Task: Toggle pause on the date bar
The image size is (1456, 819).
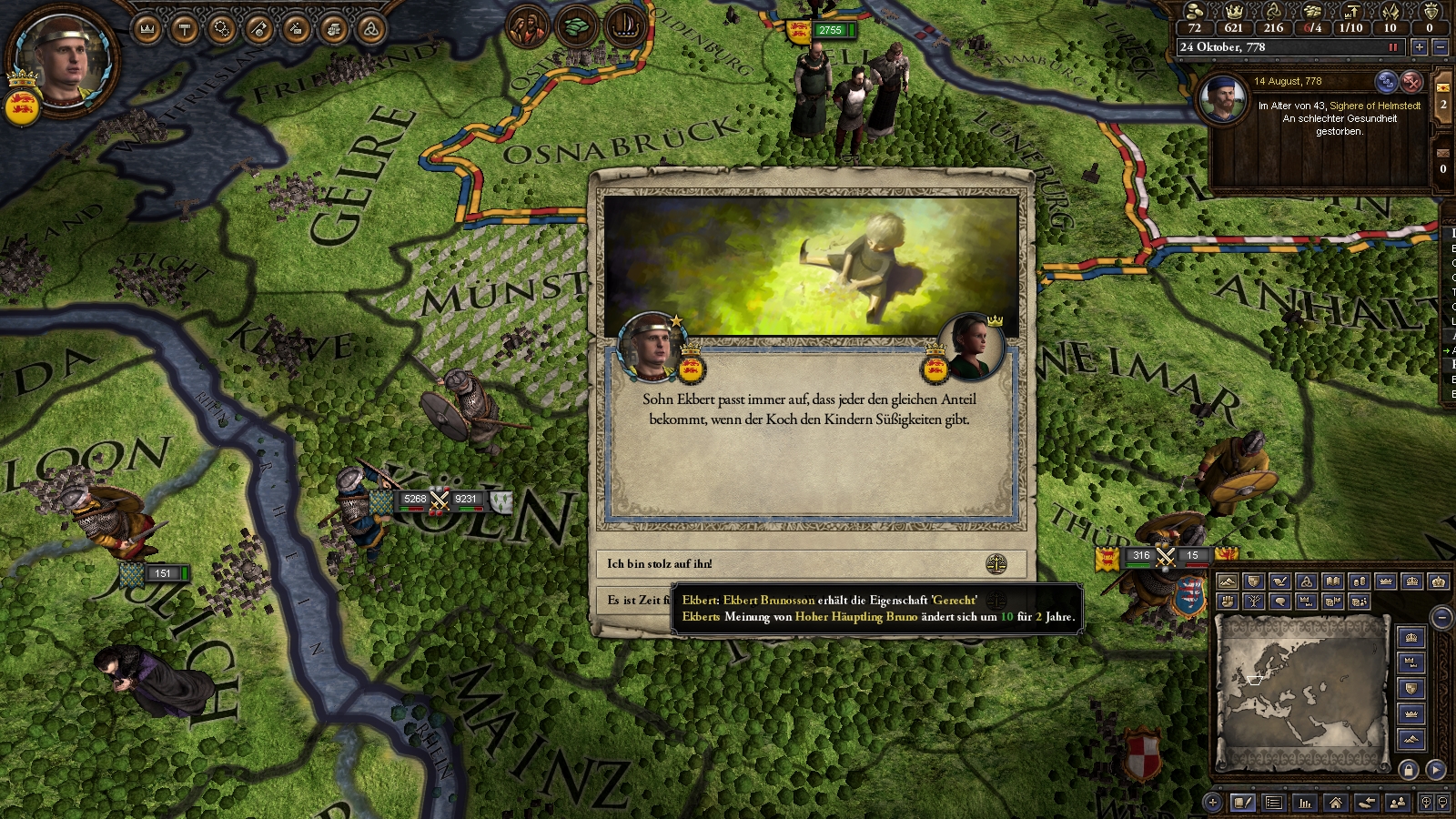Action: click(x=1392, y=47)
